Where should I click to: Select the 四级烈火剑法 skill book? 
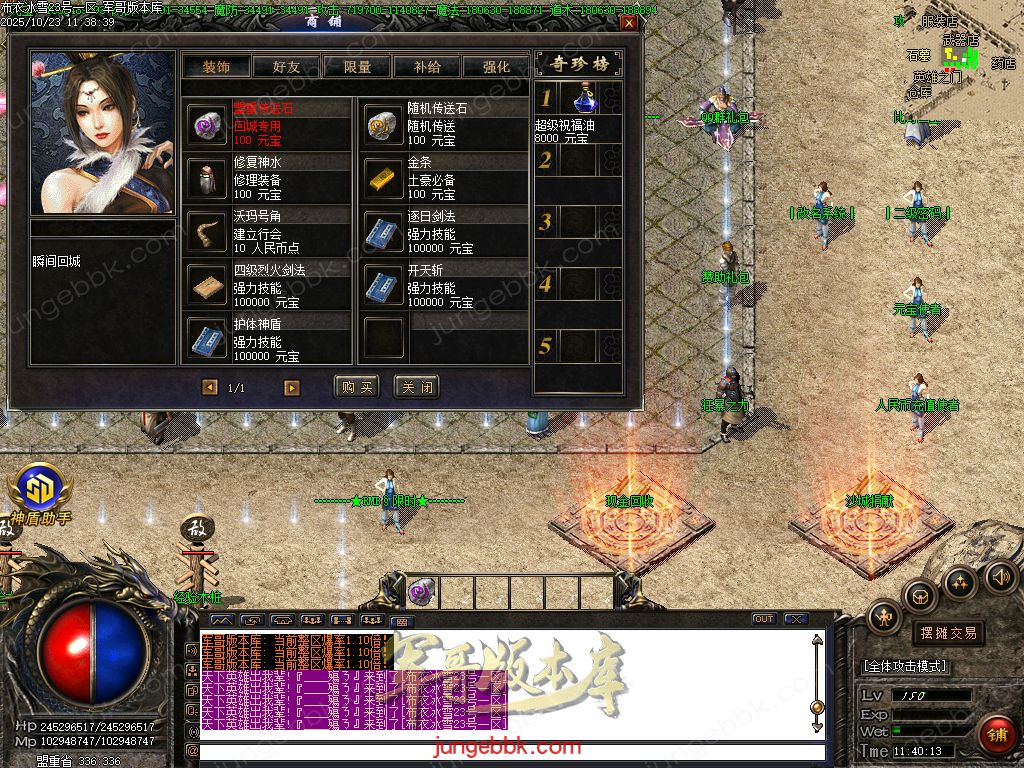click(x=208, y=286)
